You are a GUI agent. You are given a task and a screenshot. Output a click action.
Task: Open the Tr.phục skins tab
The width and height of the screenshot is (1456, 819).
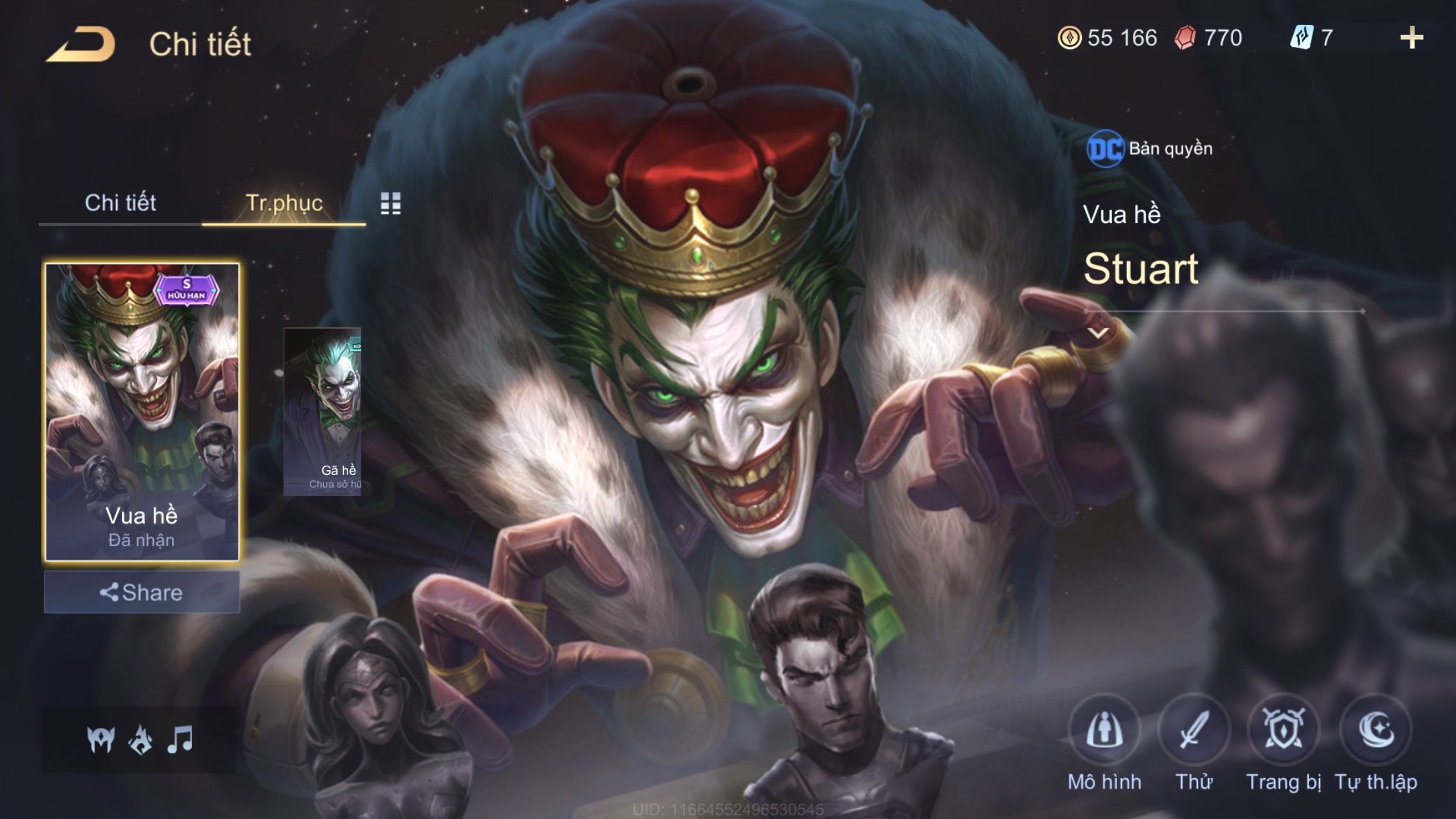[284, 203]
